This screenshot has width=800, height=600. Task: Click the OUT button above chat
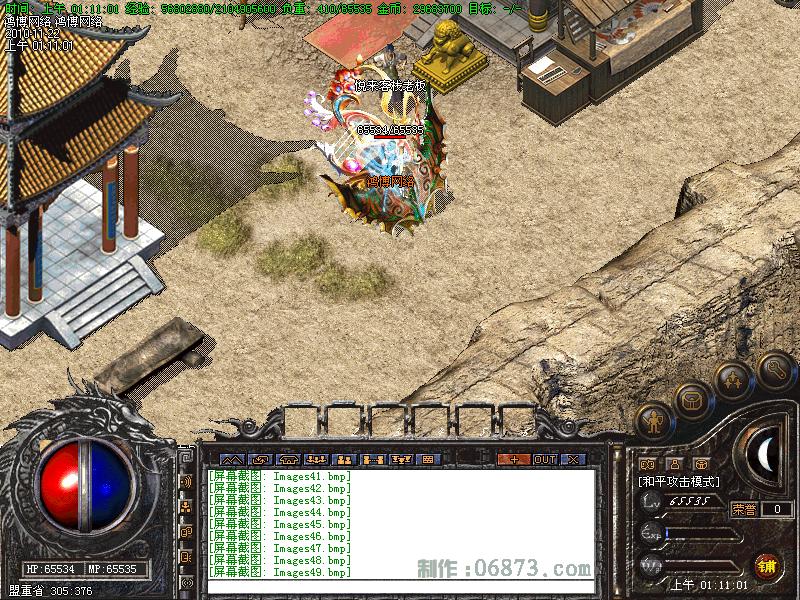pyautogui.click(x=544, y=459)
